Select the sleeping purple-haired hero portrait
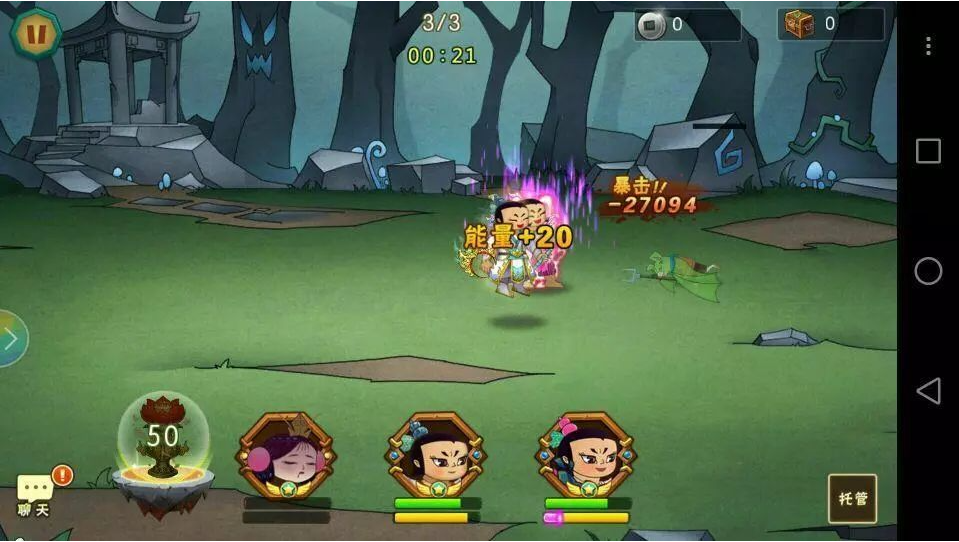This screenshot has width=959, height=542. click(285, 455)
